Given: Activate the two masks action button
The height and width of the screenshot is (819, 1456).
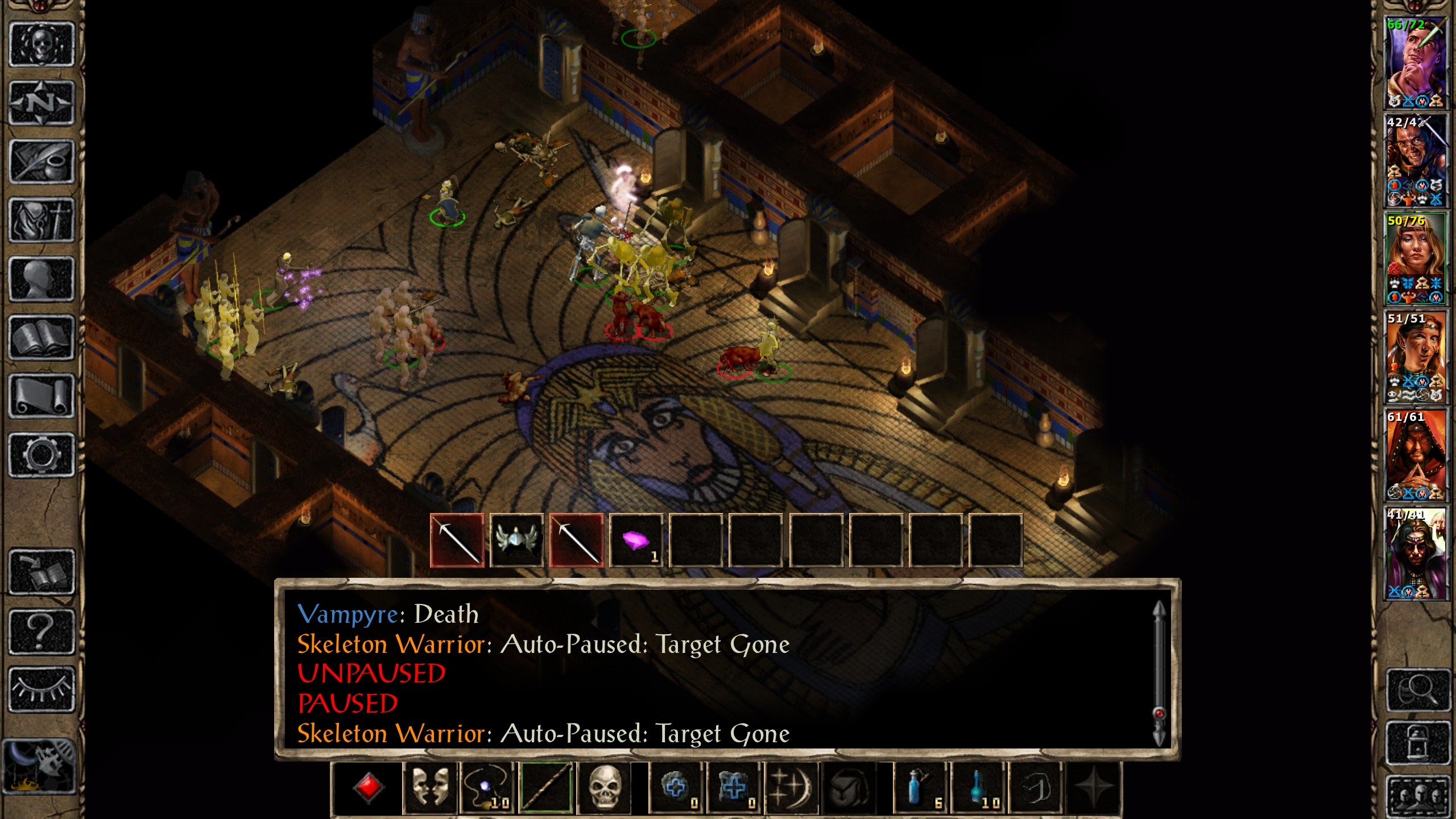Looking at the screenshot, I should pyautogui.click(x=430, y=788).
